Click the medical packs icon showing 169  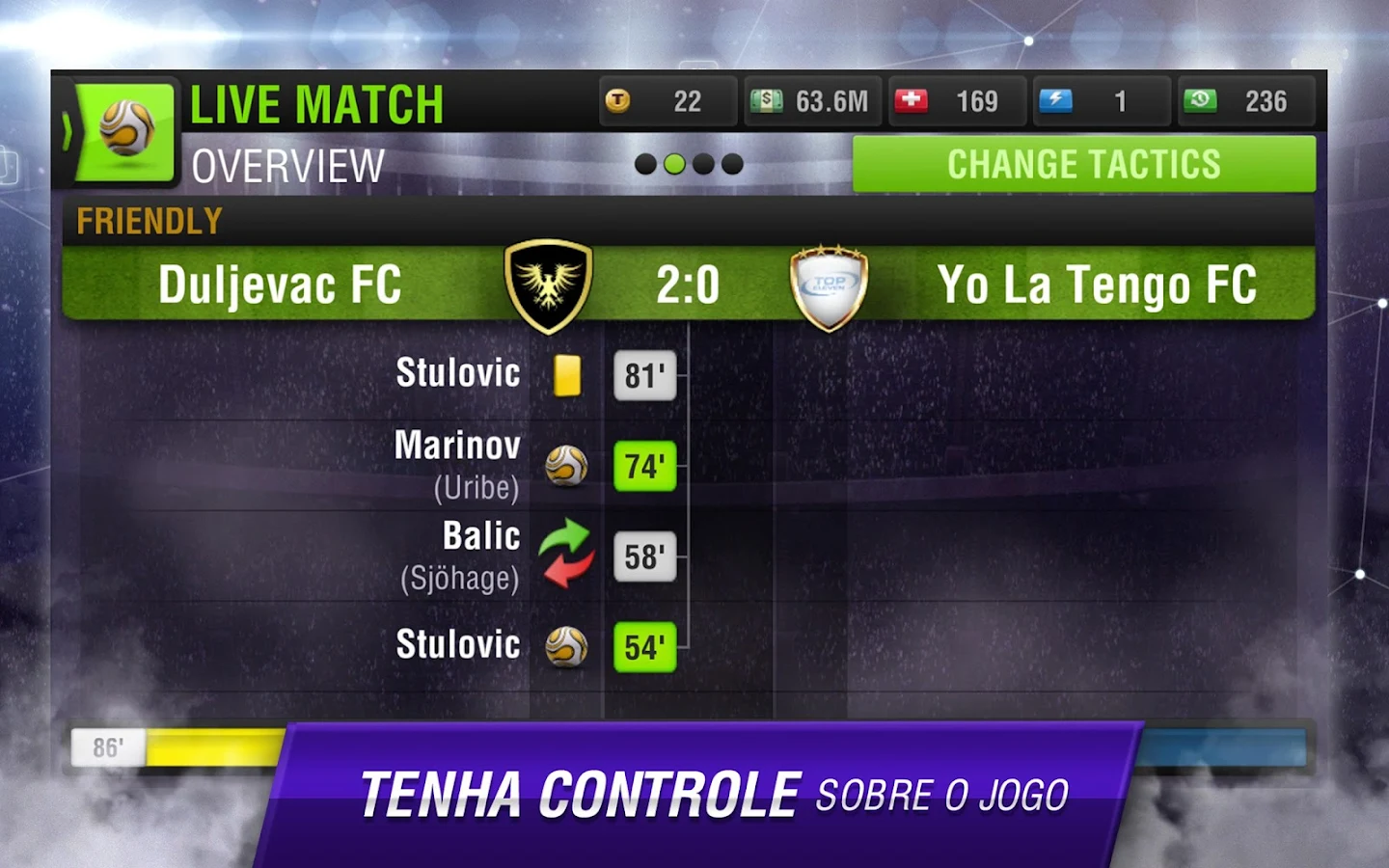point(912,99)
